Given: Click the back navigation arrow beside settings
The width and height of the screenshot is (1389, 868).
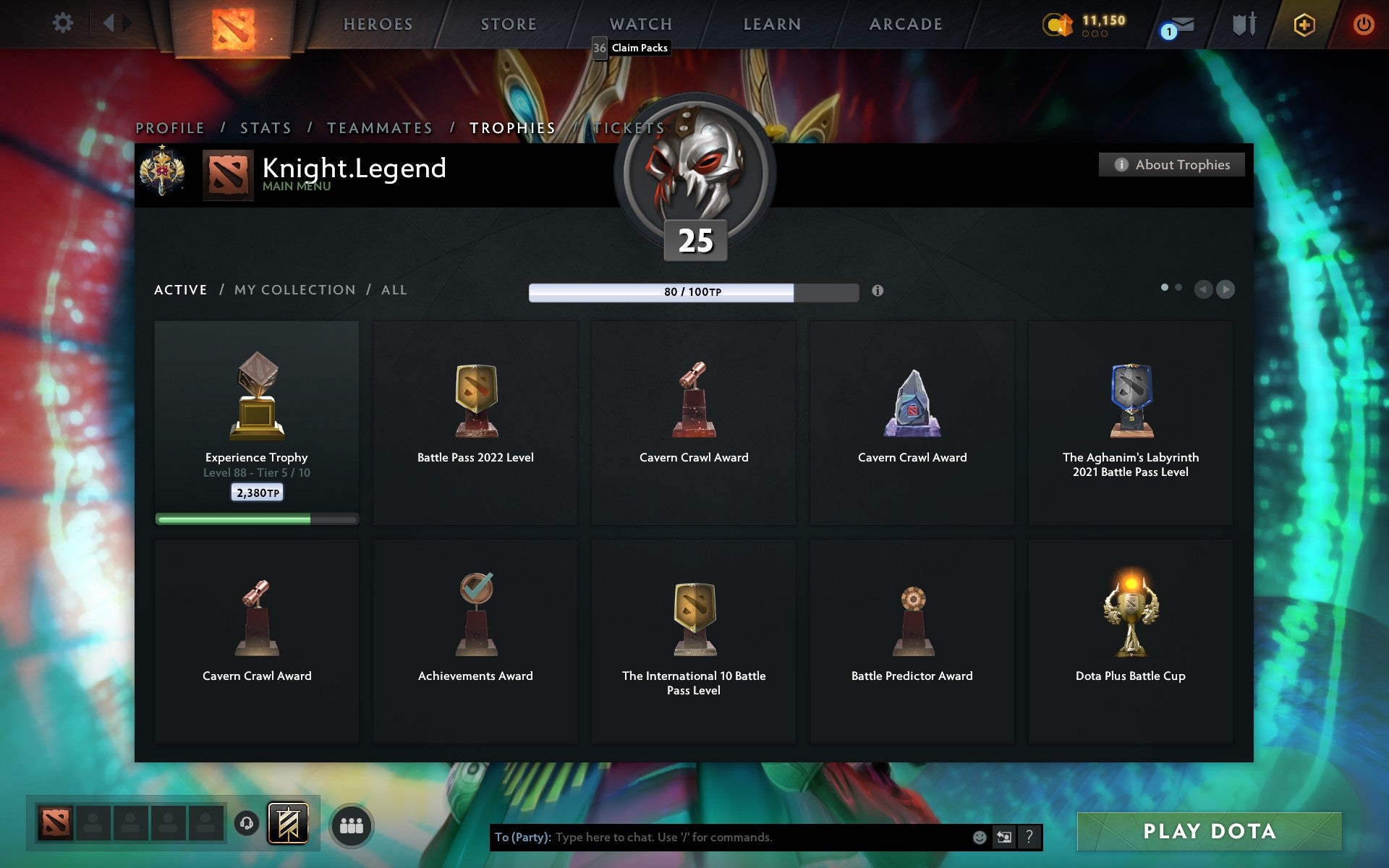Looking at the screenshot, I should pos(110,22).
